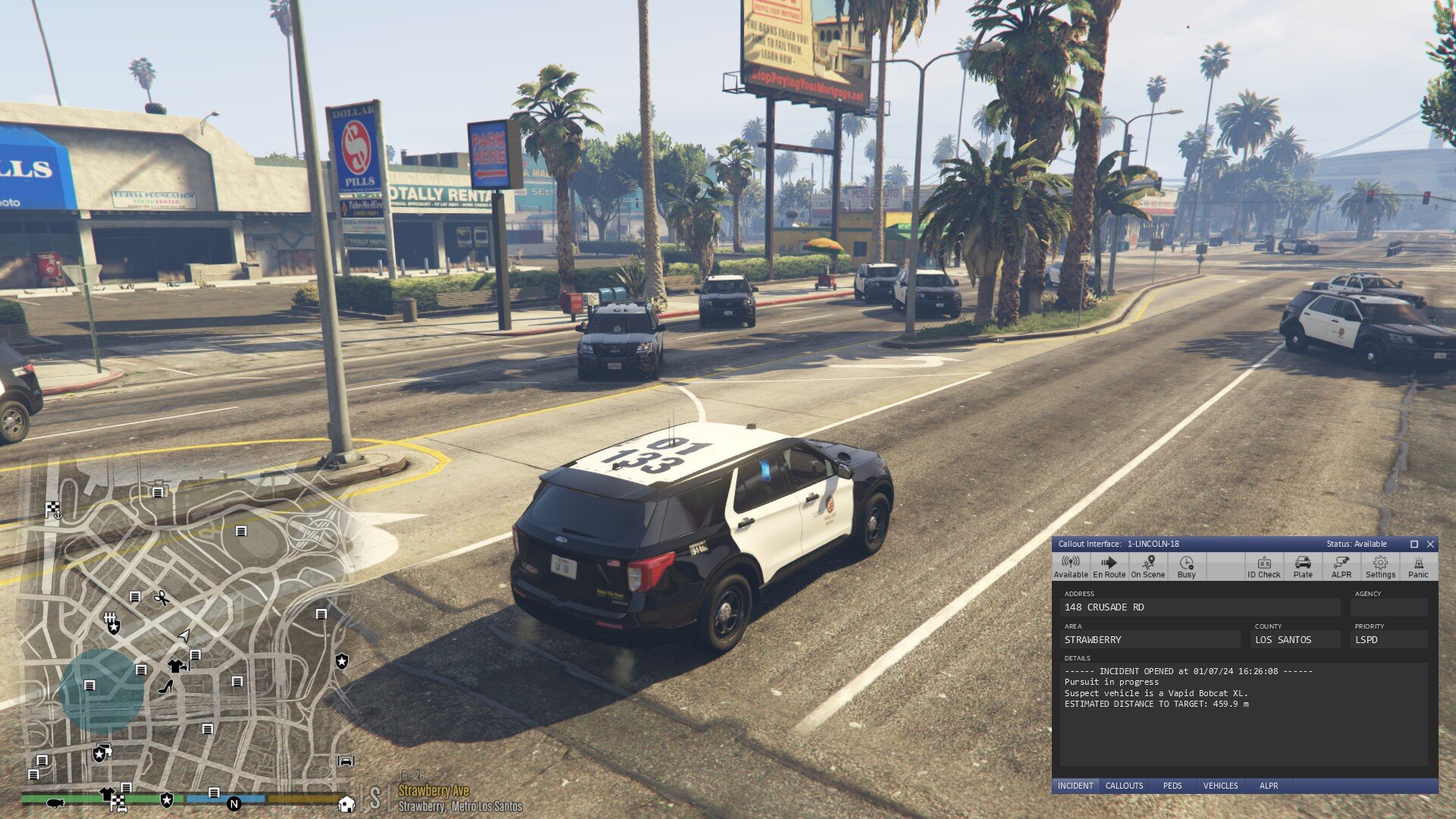Screen dimensions: 1456x819
Task: Show the PEDS tab
Action: pyautogui.click(x=1172, y=786)
